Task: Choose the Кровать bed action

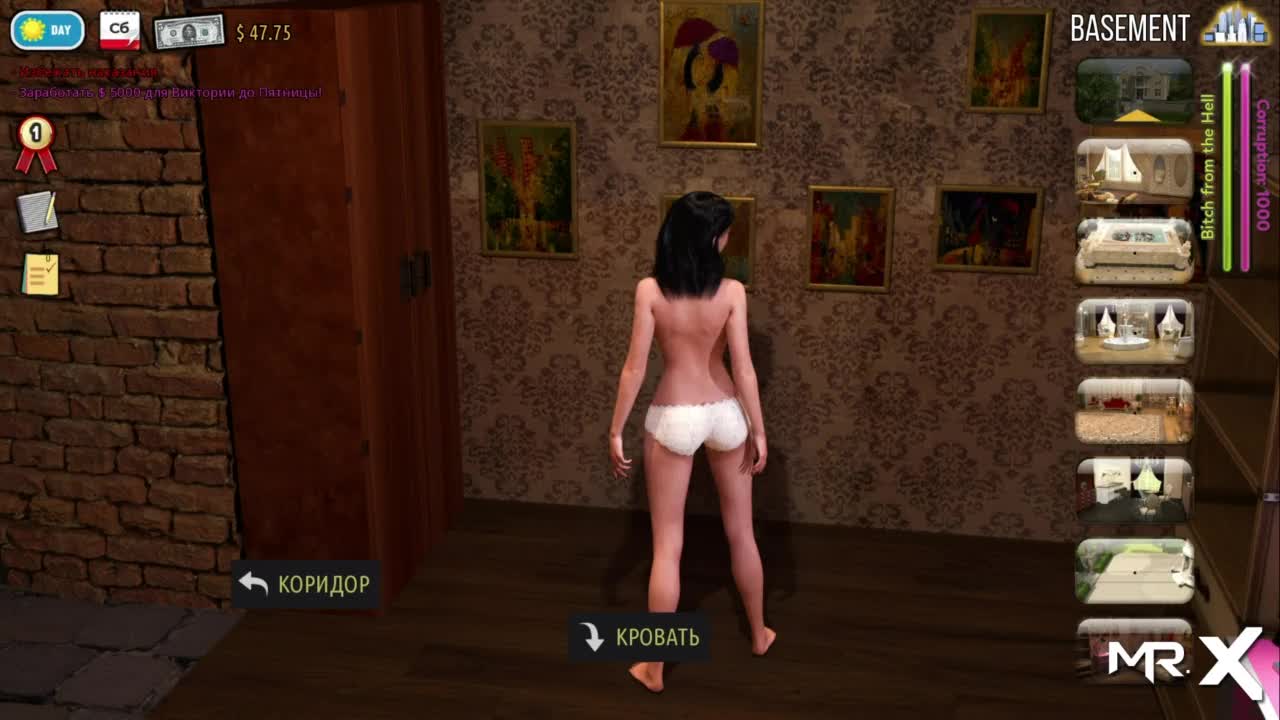Action: pyautogui.click(x=640, y=637)
